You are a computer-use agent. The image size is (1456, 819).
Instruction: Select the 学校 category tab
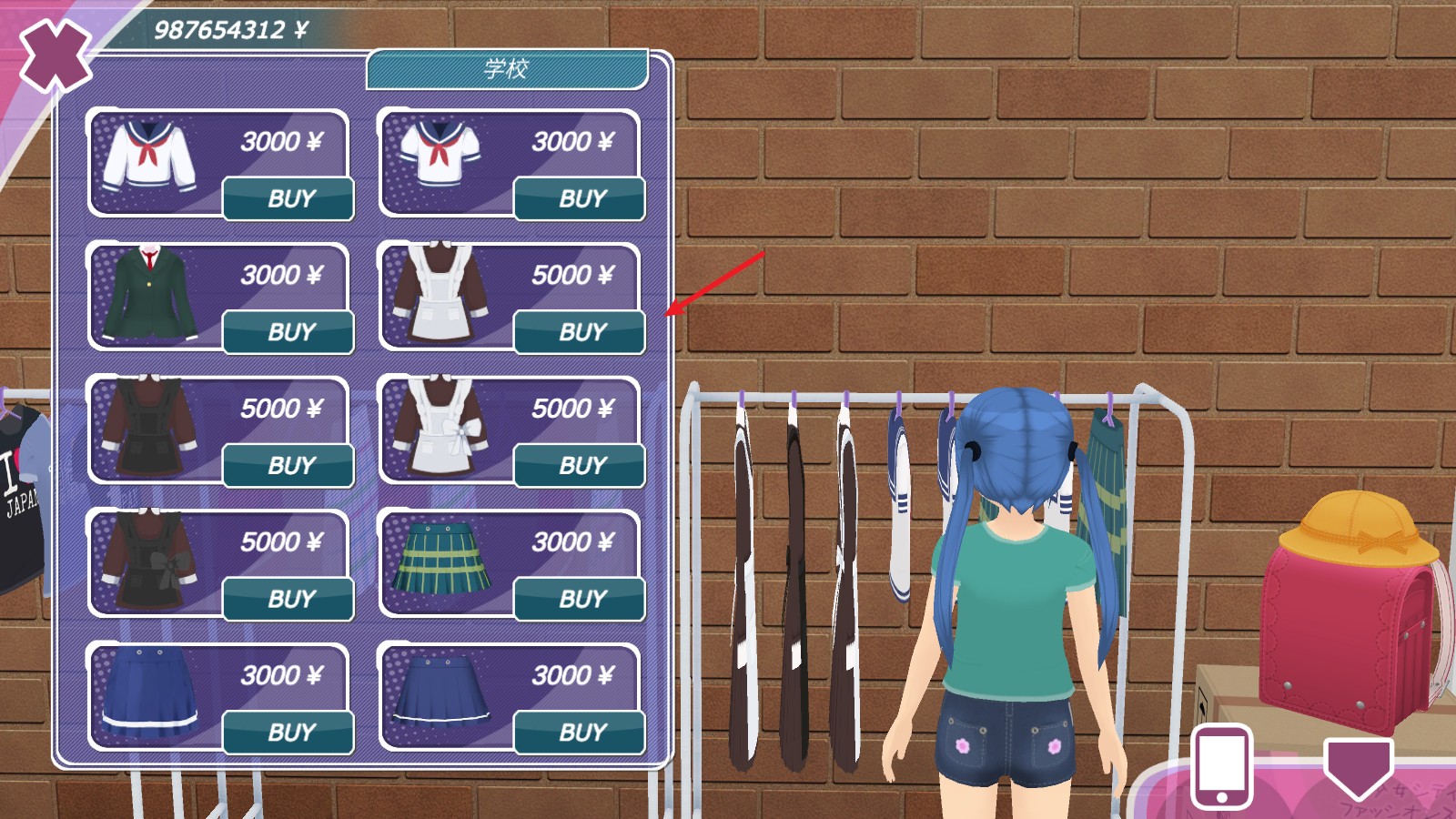507,69
